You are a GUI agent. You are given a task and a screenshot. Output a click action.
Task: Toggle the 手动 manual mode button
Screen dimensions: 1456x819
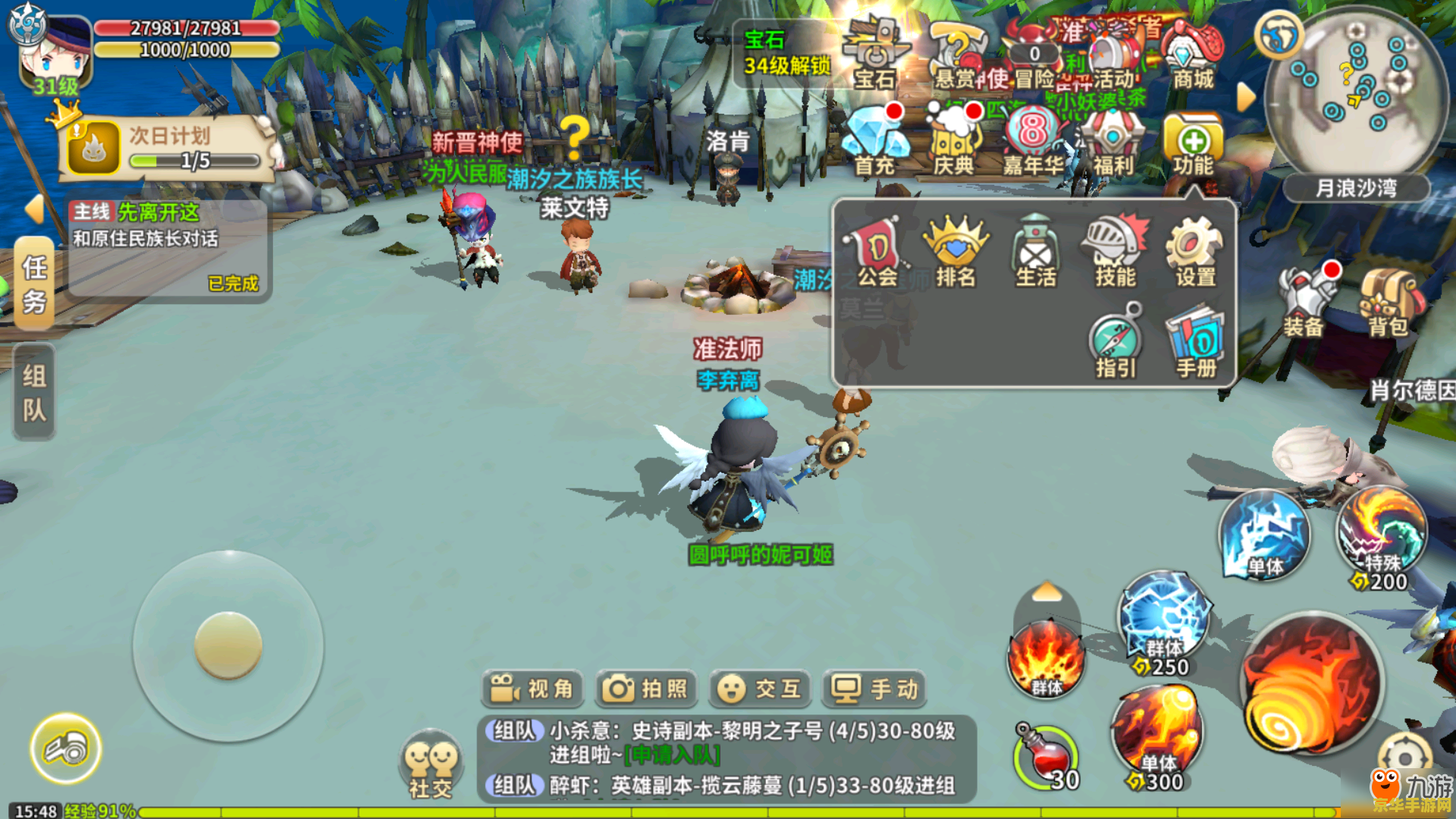pyautogui.click(x=874, y=689)
